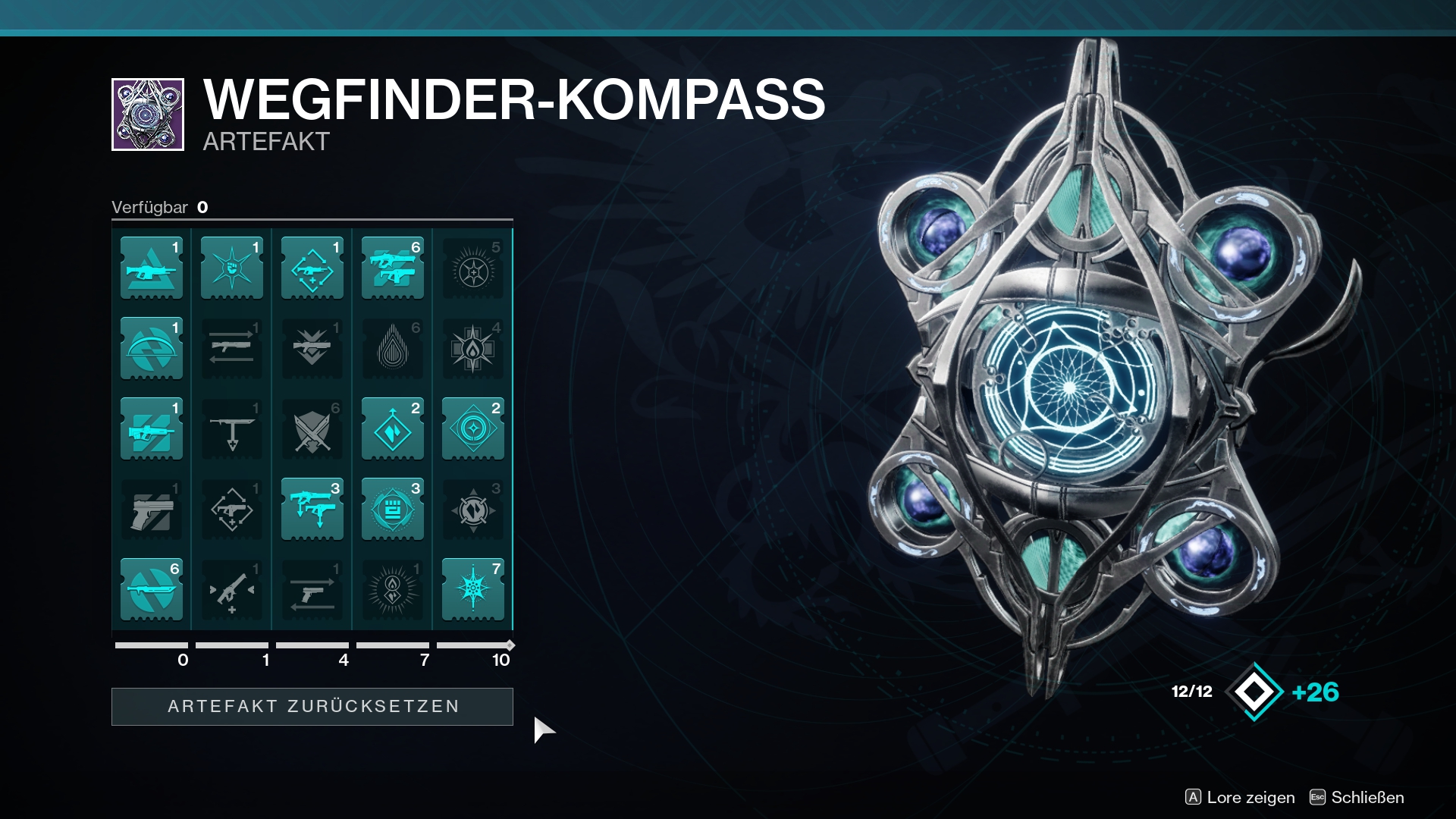Select the active concentric target diamond mod
This screenshot has height=819, width=1456.
pyautogui.click(x=473, y=429)
